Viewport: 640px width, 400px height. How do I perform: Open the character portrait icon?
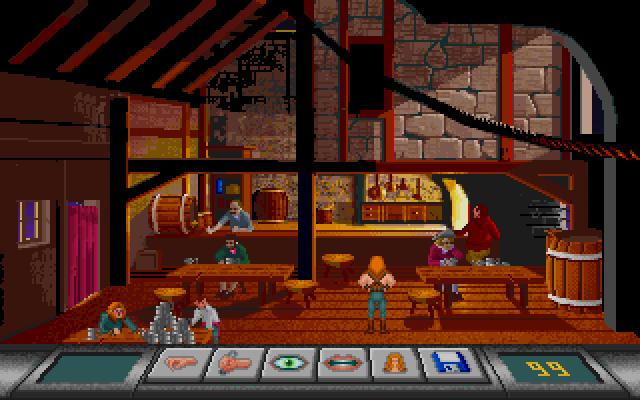(392, 366)
